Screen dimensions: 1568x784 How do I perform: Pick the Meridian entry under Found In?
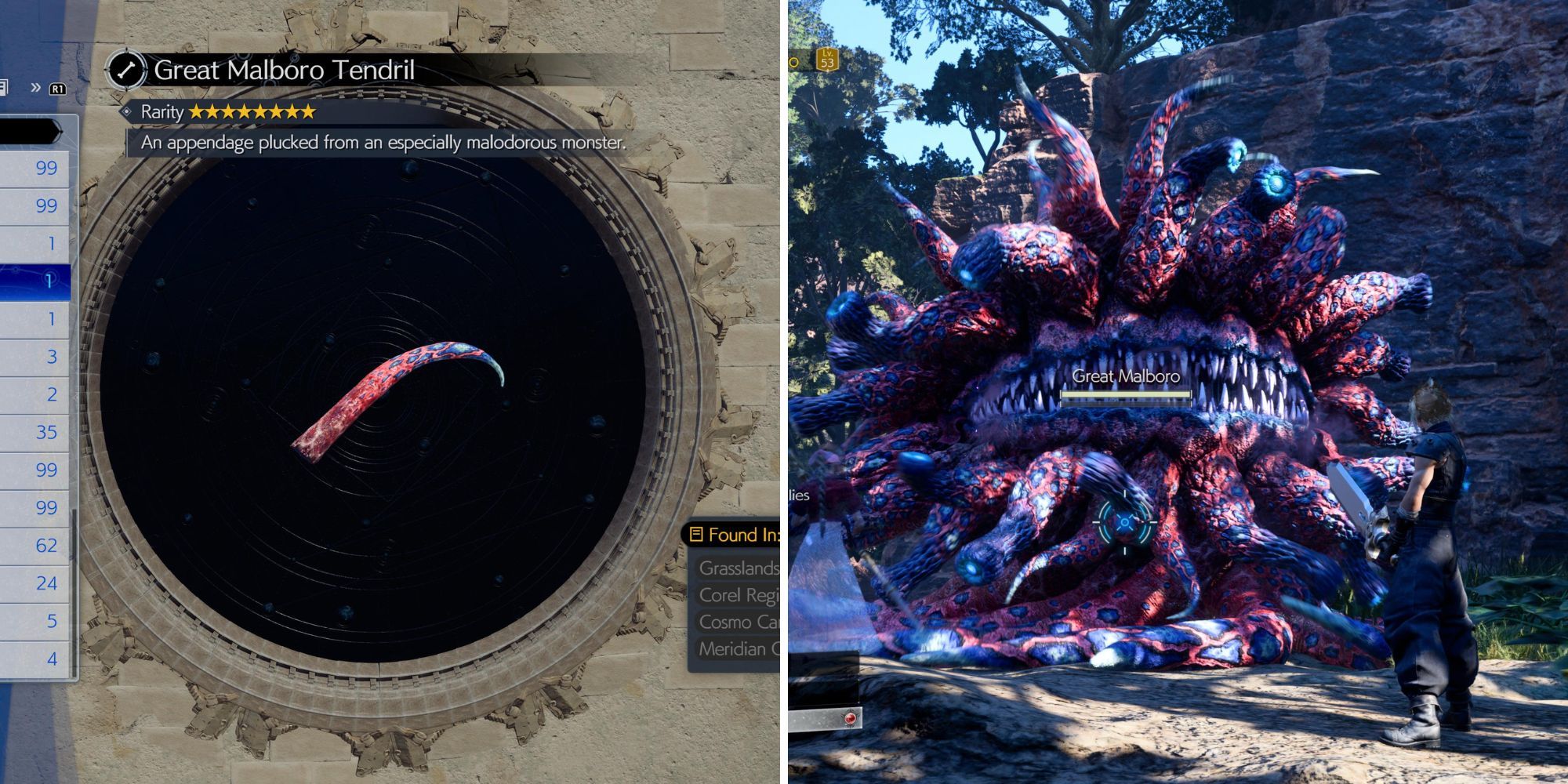coord(737,648)
